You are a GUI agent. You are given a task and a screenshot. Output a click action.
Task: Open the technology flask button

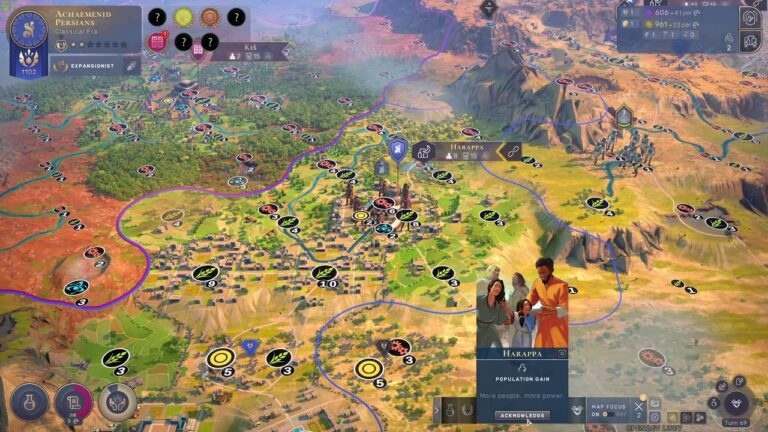click(x=30, y=402)
